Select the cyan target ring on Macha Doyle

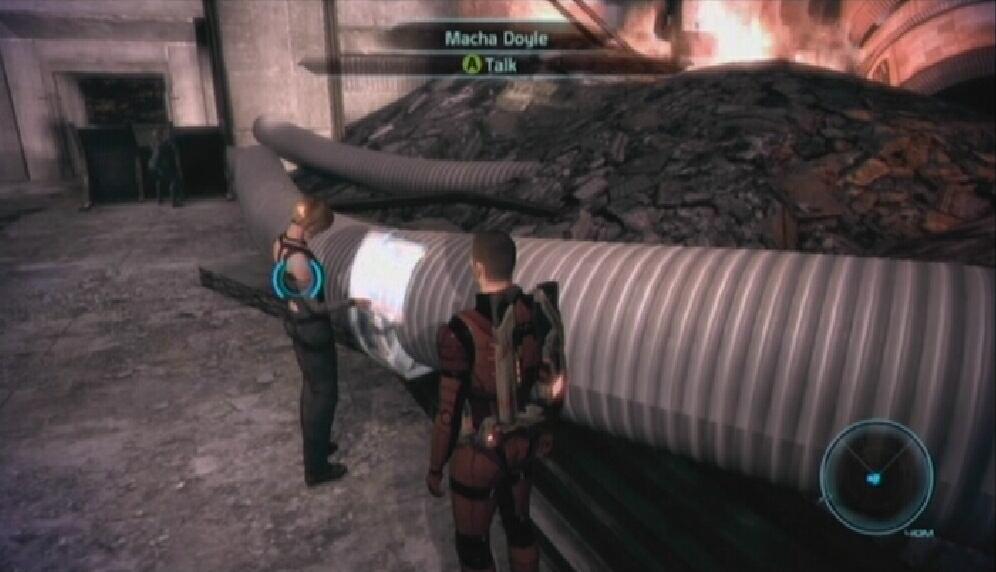click(x=297, y=280)
